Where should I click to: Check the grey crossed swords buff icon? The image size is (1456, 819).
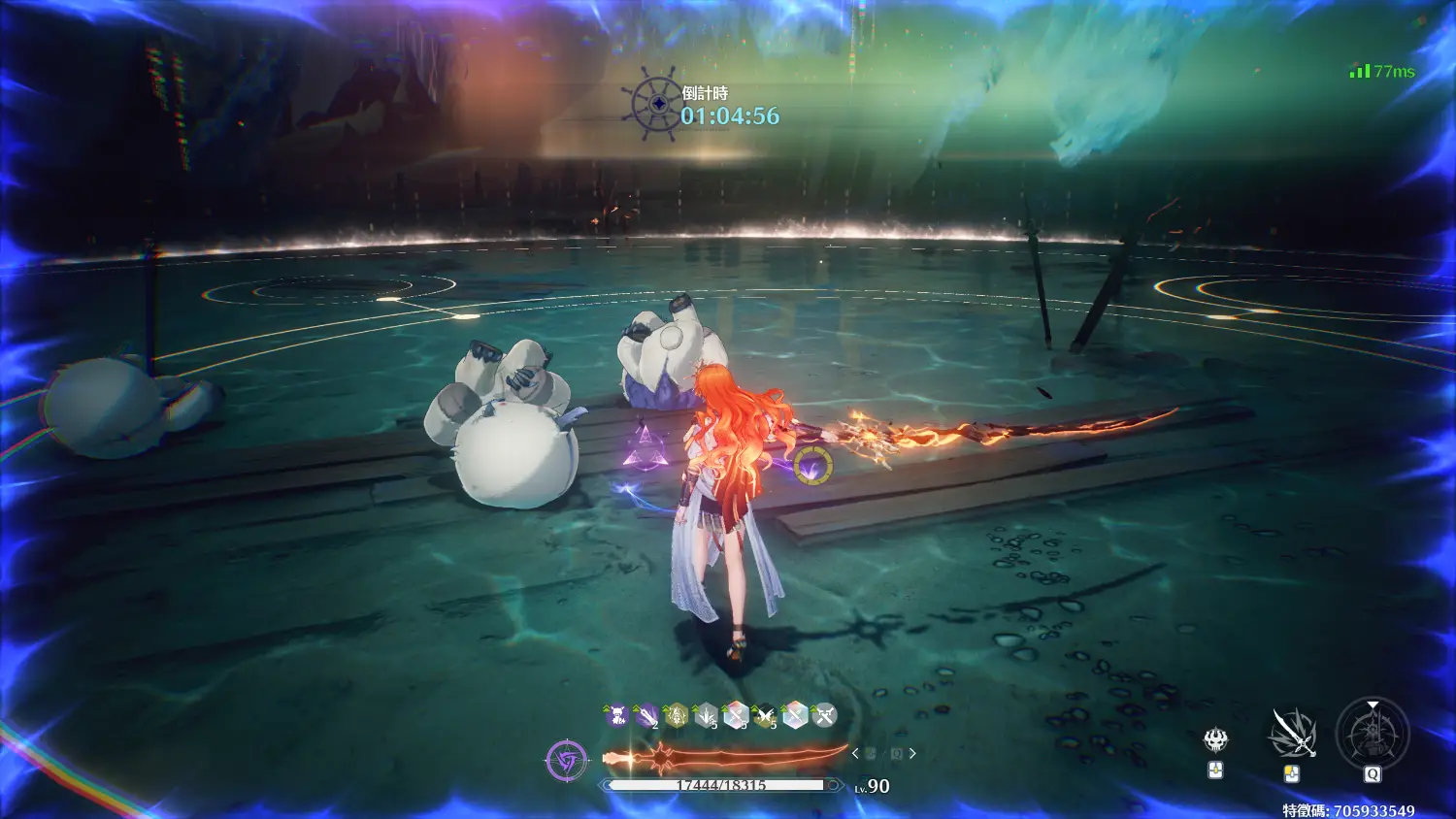coord(823,716)
